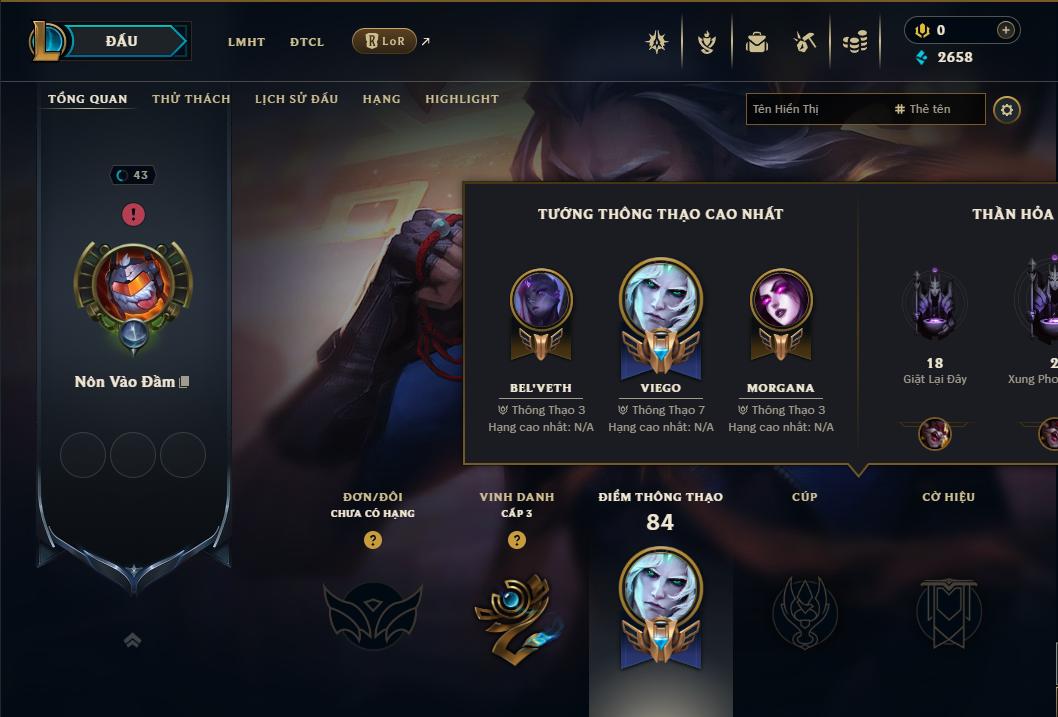Screen dimensions: 1058x717
Task: Switch to the HẠNG ranked tab
Action: click(381, 99)
